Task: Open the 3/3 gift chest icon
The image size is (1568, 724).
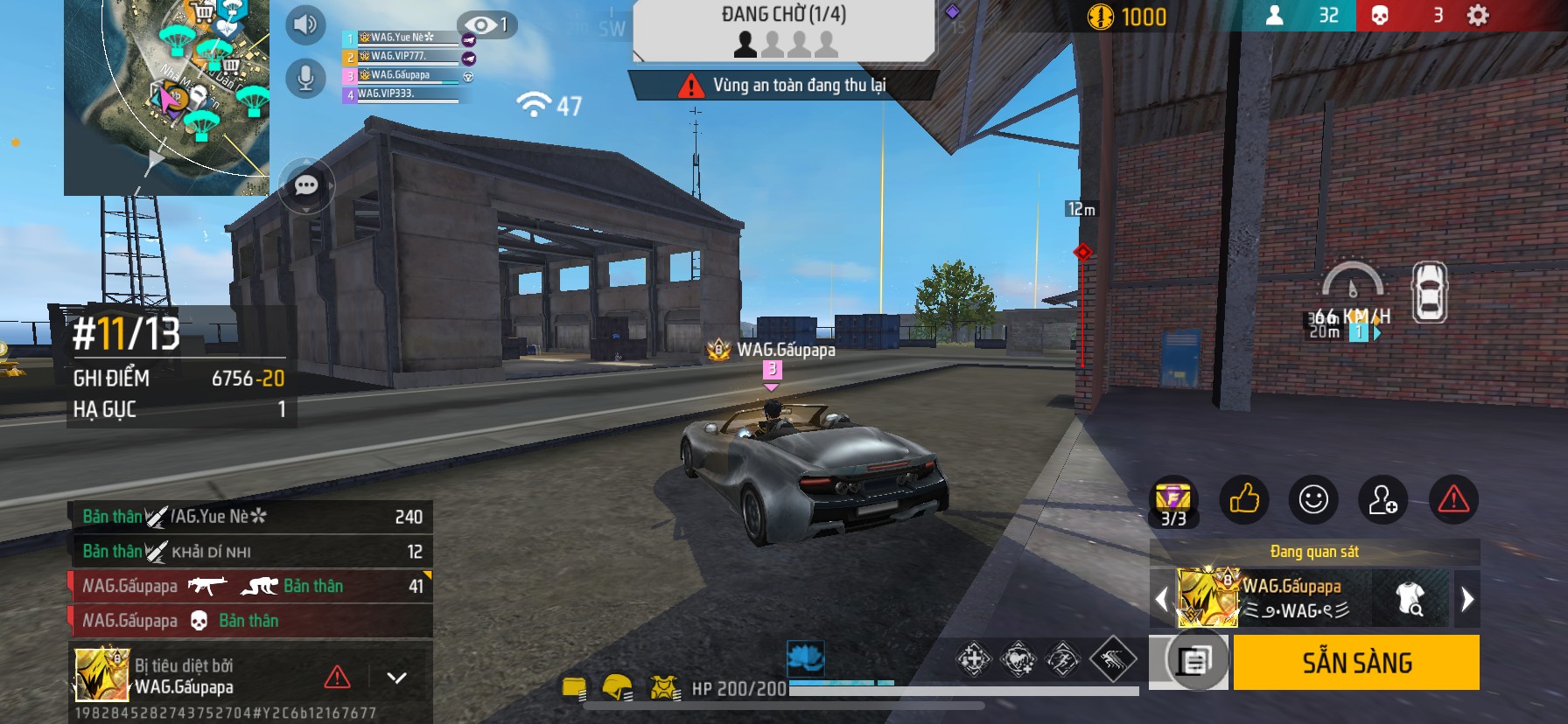Action: [x=1172, y=504]
